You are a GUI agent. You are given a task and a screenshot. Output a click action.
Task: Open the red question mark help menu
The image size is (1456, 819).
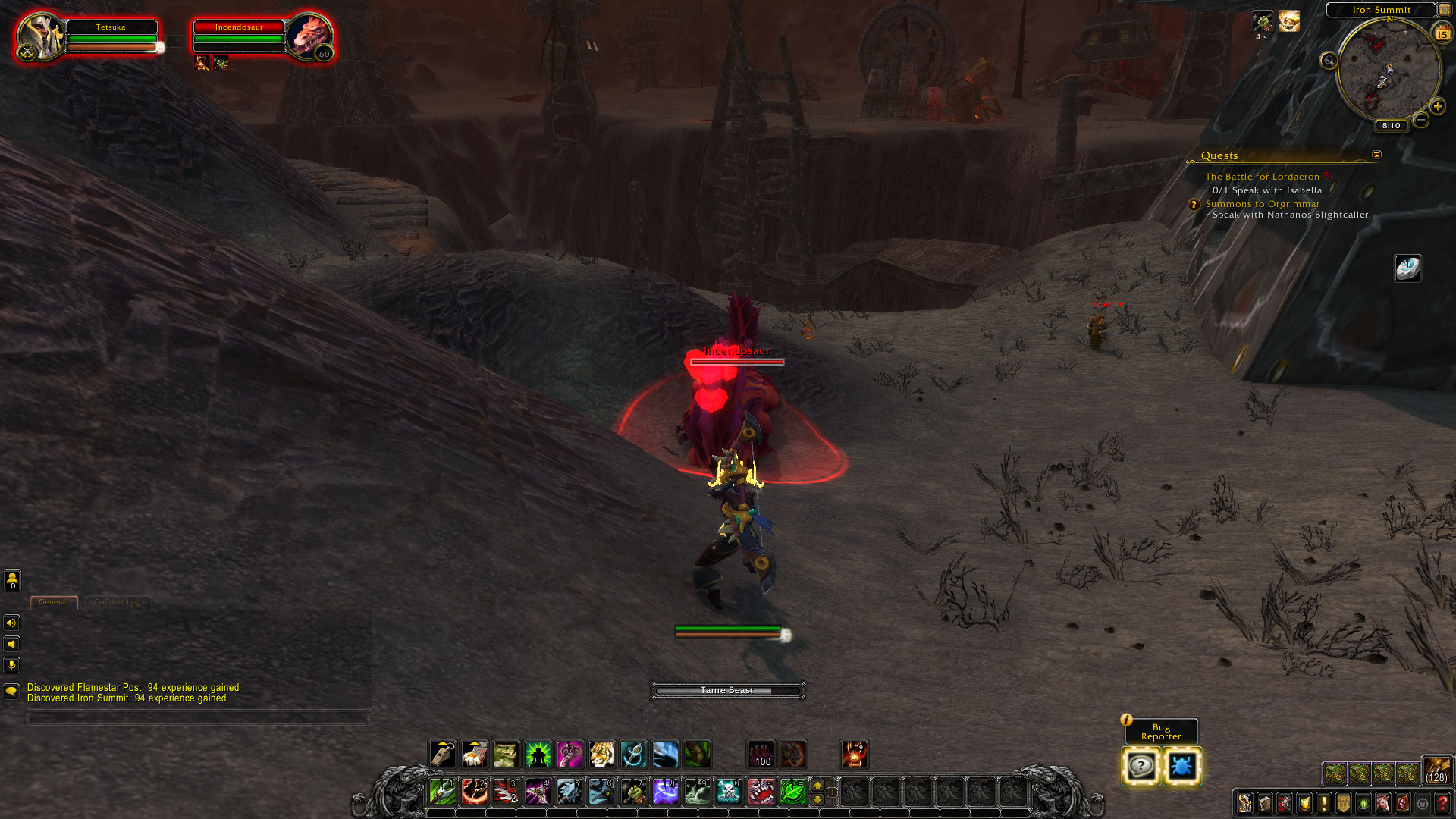(1442, 803)
